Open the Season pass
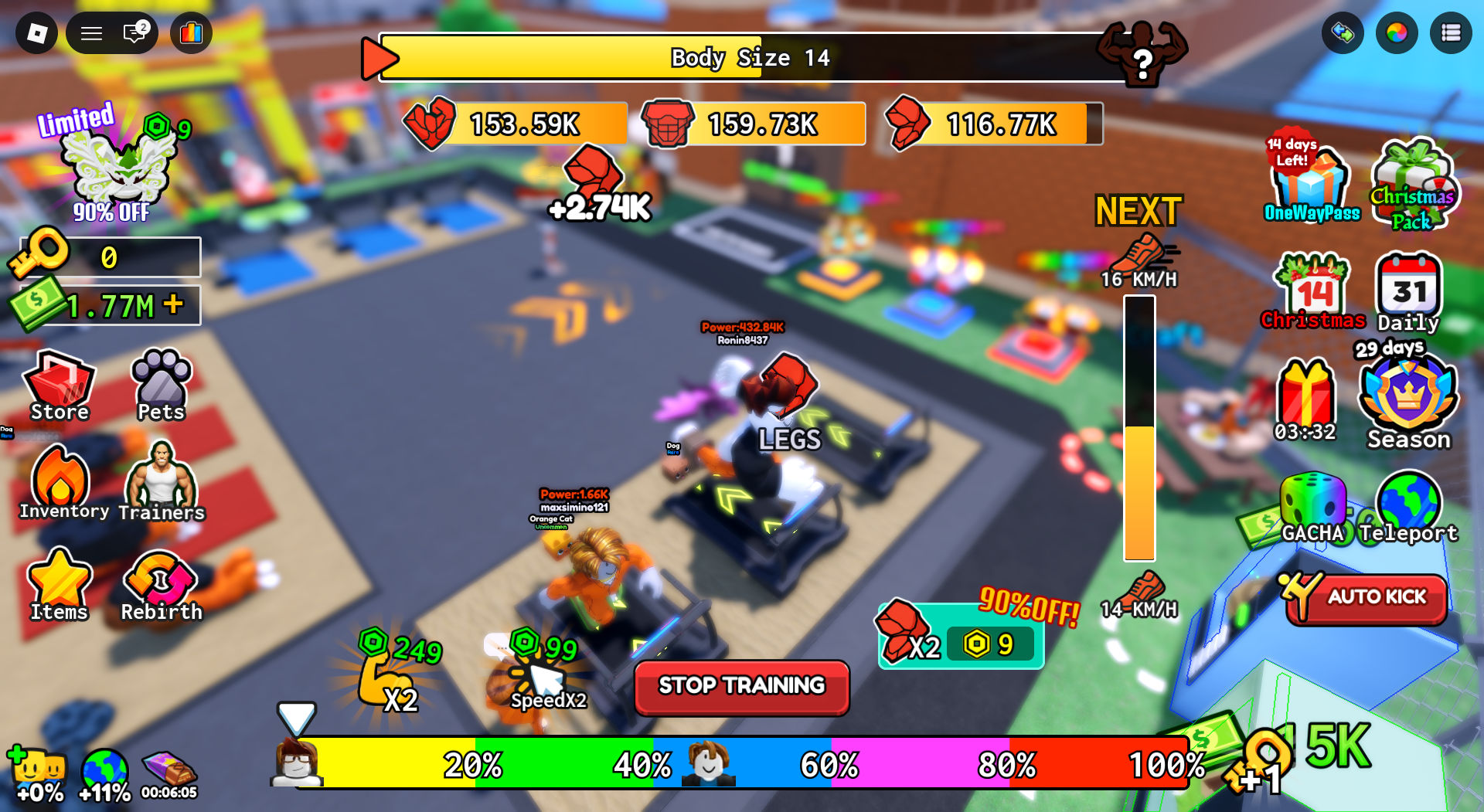 (x=1408, y=400)
